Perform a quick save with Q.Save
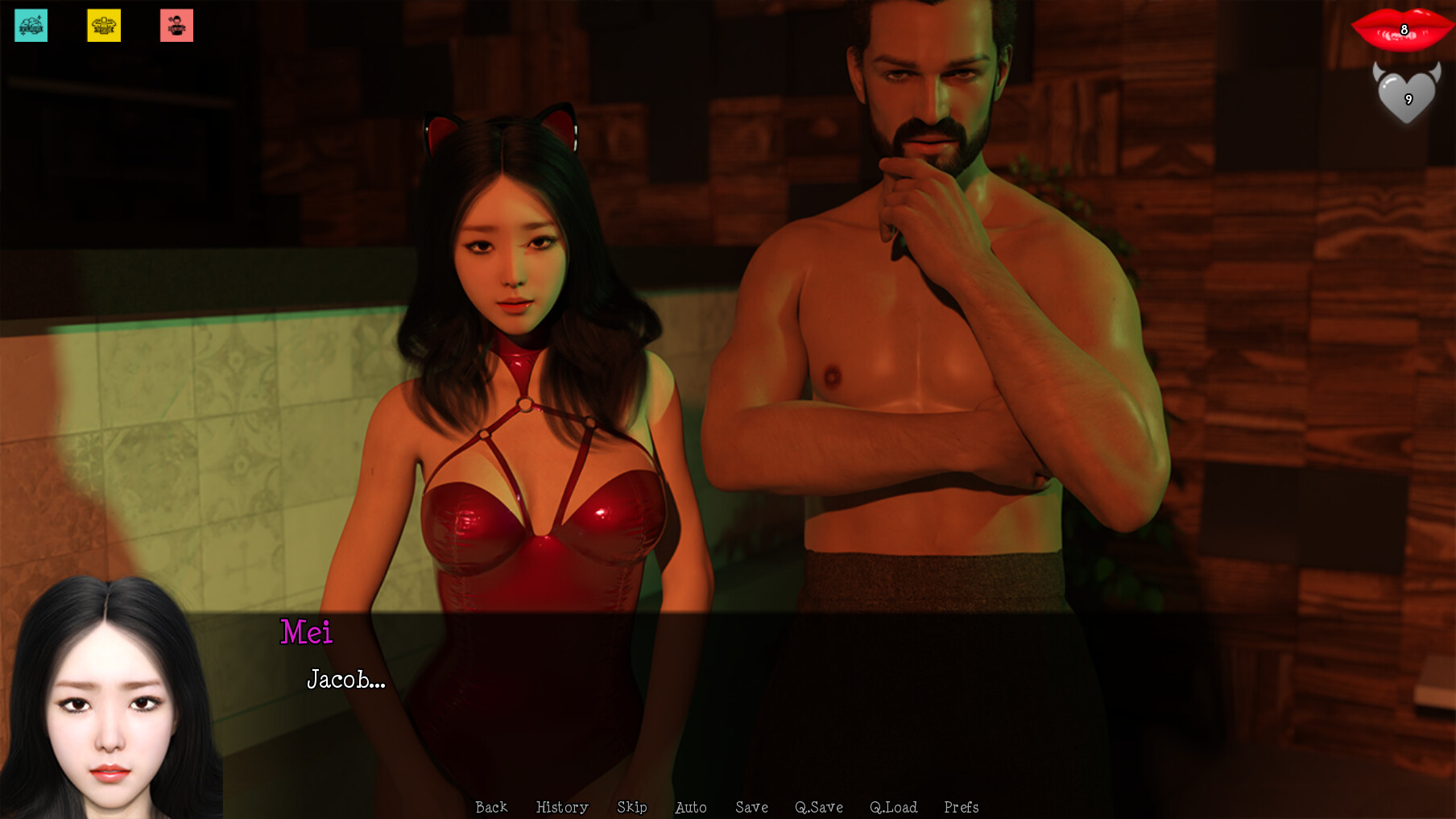The height and width of the screenshot is (819, 1456). click(820, 807)
